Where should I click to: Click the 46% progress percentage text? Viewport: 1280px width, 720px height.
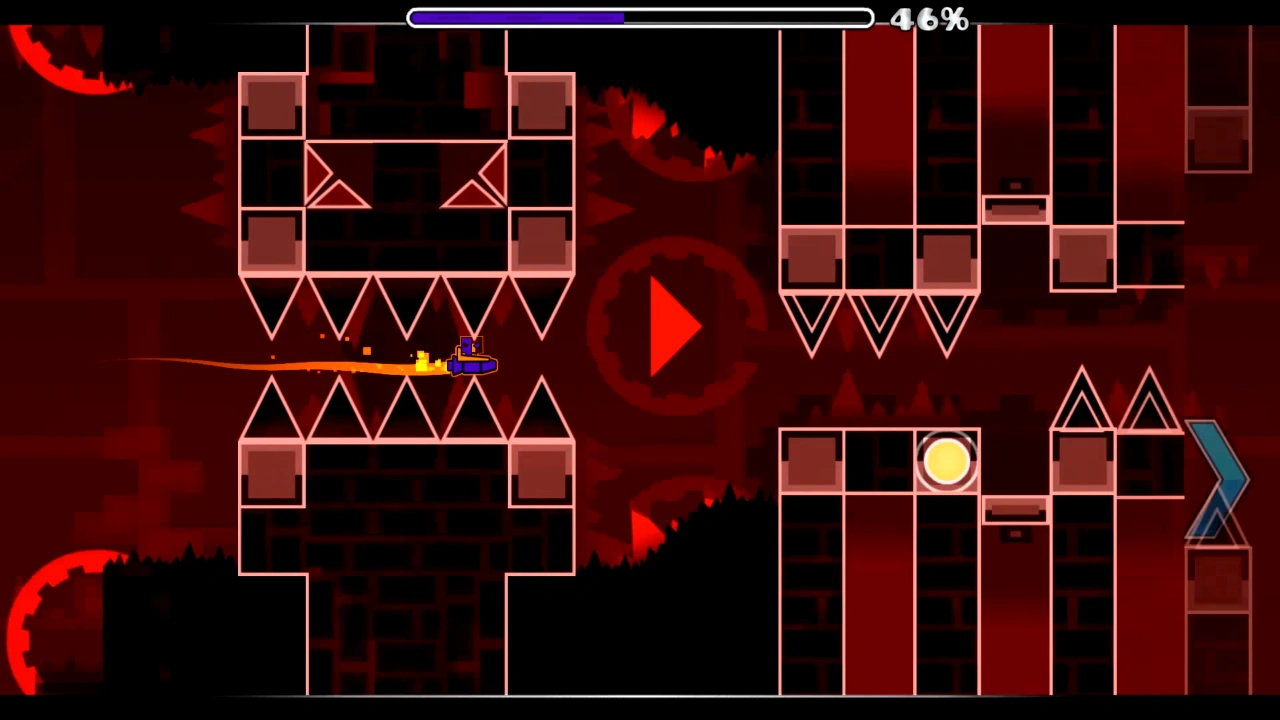coord(930,19)
